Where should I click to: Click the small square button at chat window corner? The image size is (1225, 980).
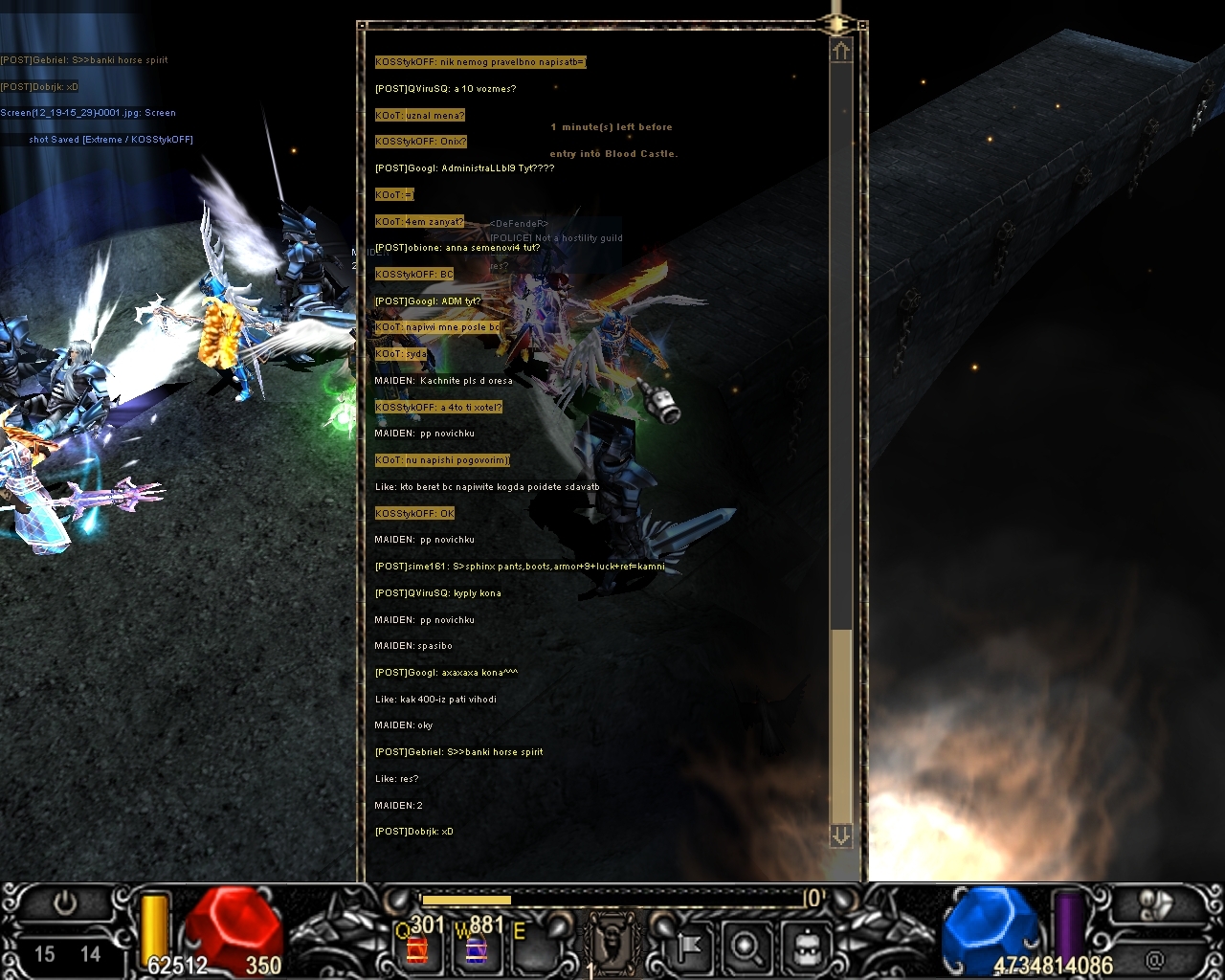(x=862, y=26)
